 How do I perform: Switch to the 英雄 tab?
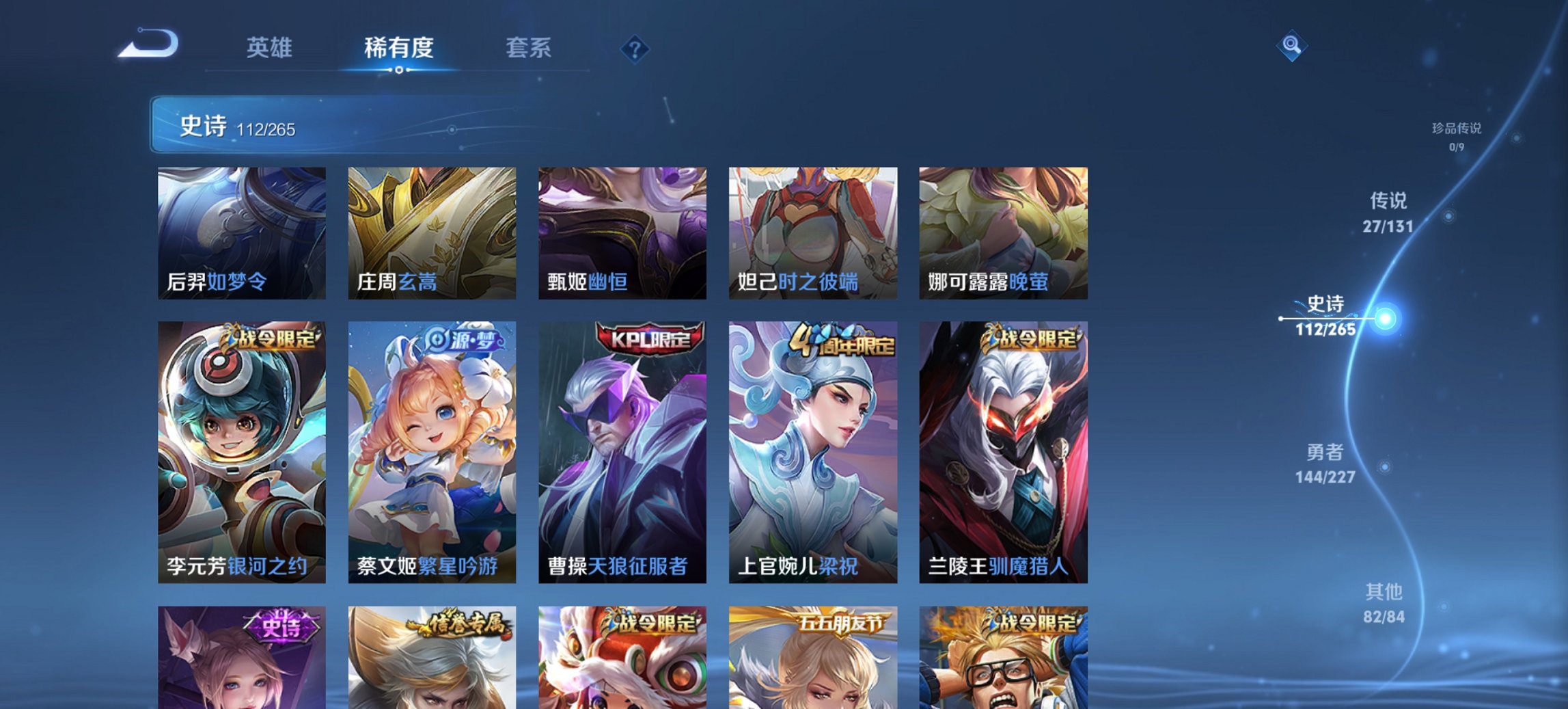click(271, 49)
